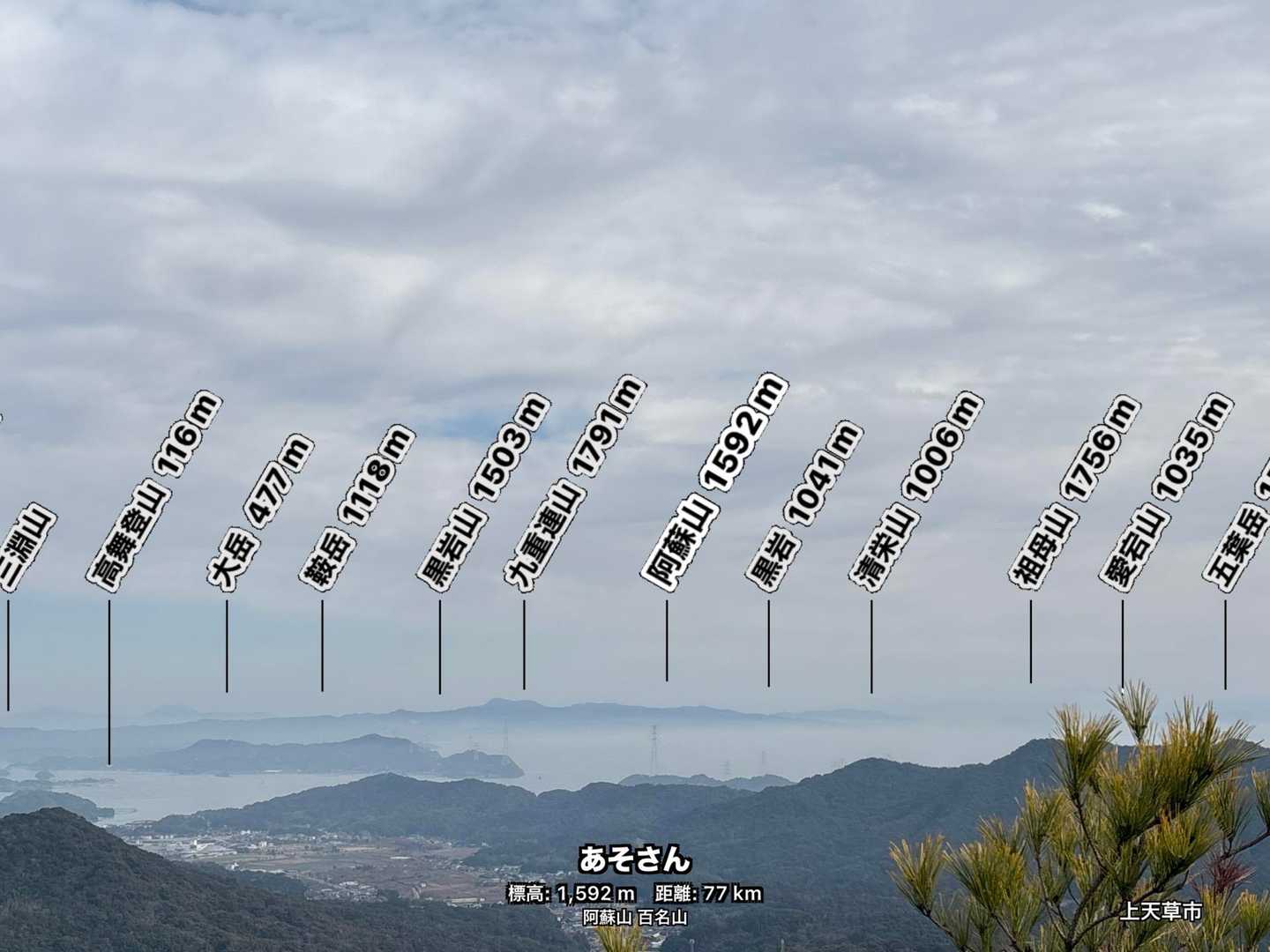Tap the 大岳 477m peak label

(x=260, y=512)
